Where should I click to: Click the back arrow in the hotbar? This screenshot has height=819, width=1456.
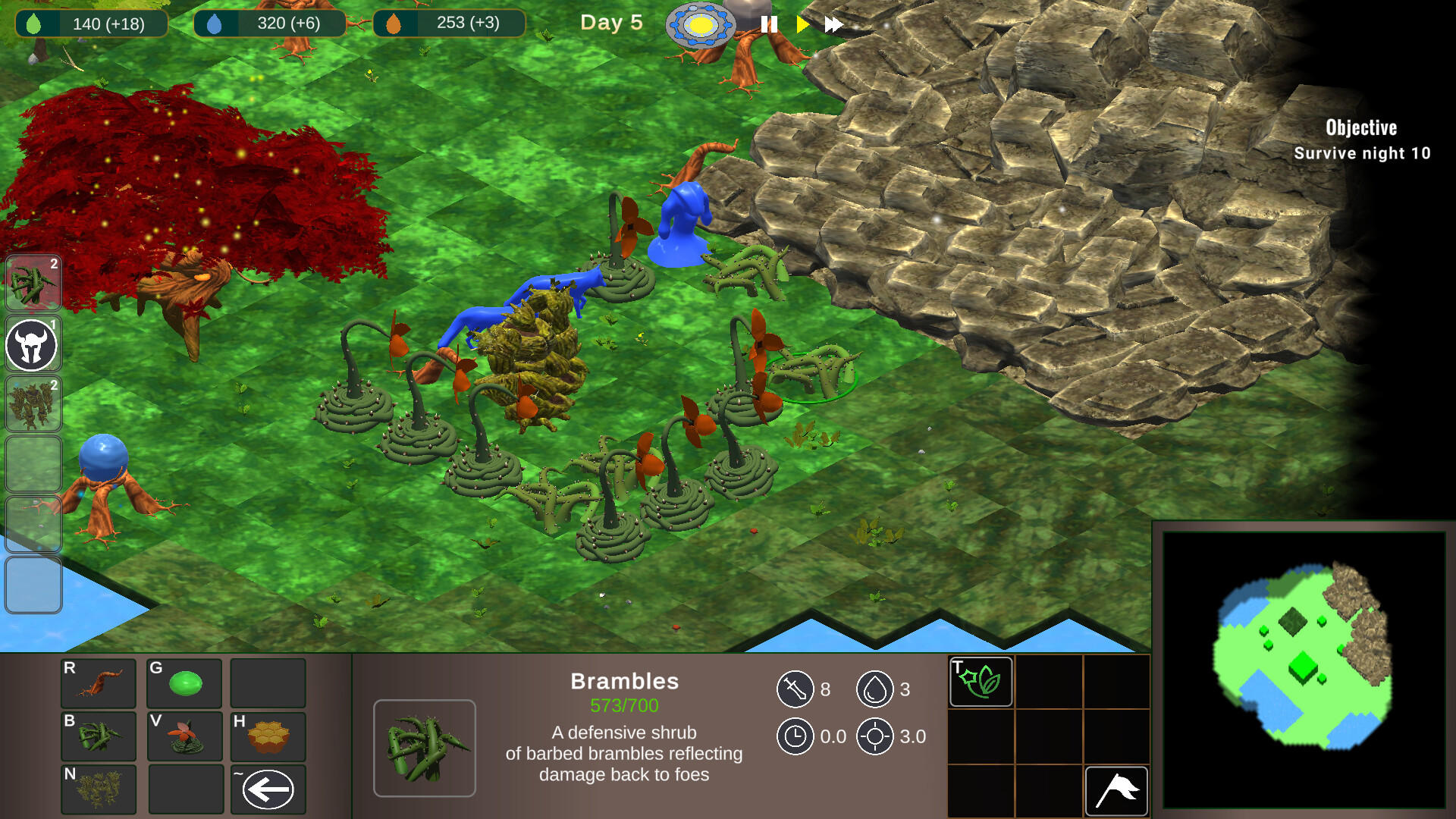268,789
